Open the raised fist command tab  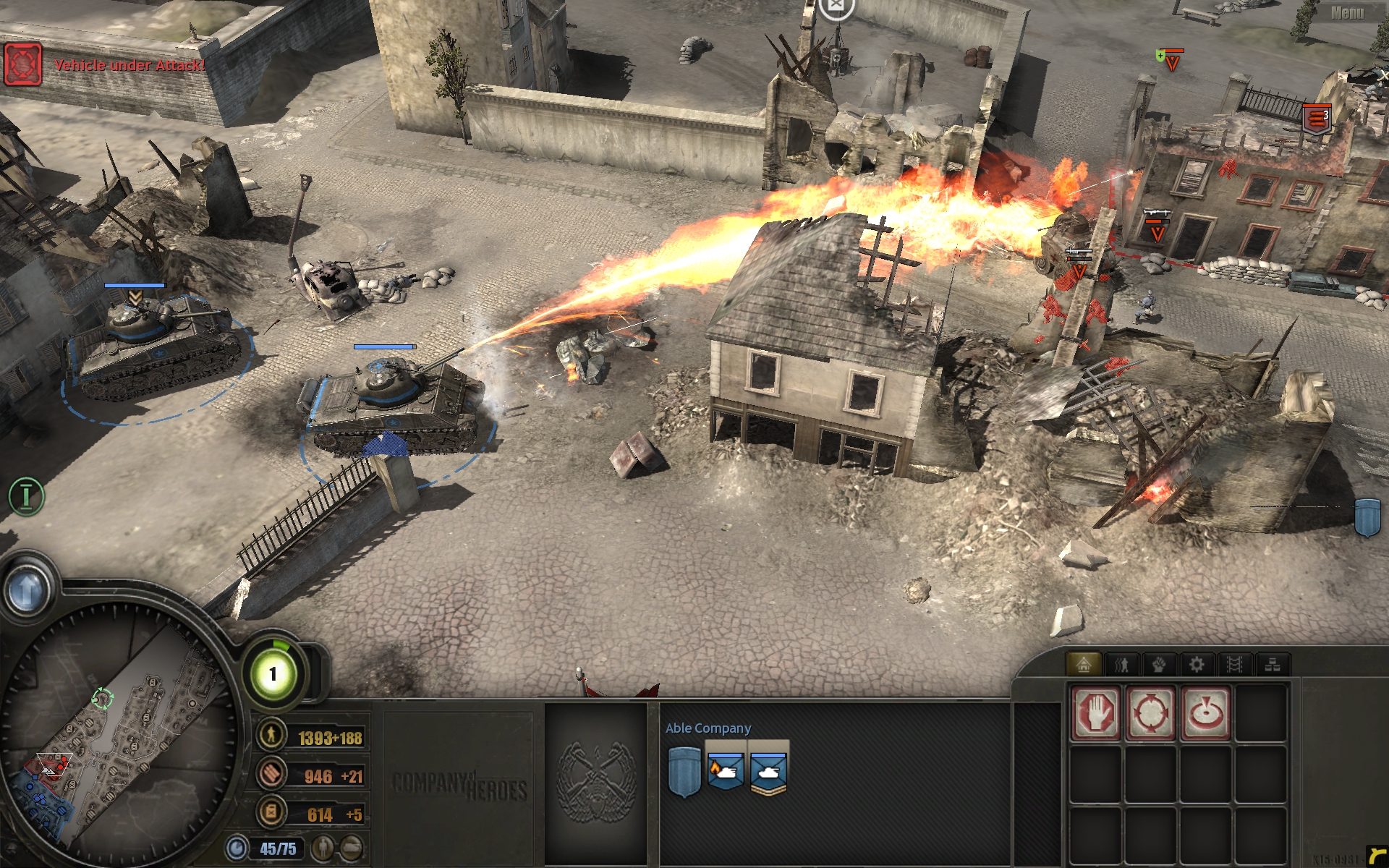click(x=1159, y=664)
